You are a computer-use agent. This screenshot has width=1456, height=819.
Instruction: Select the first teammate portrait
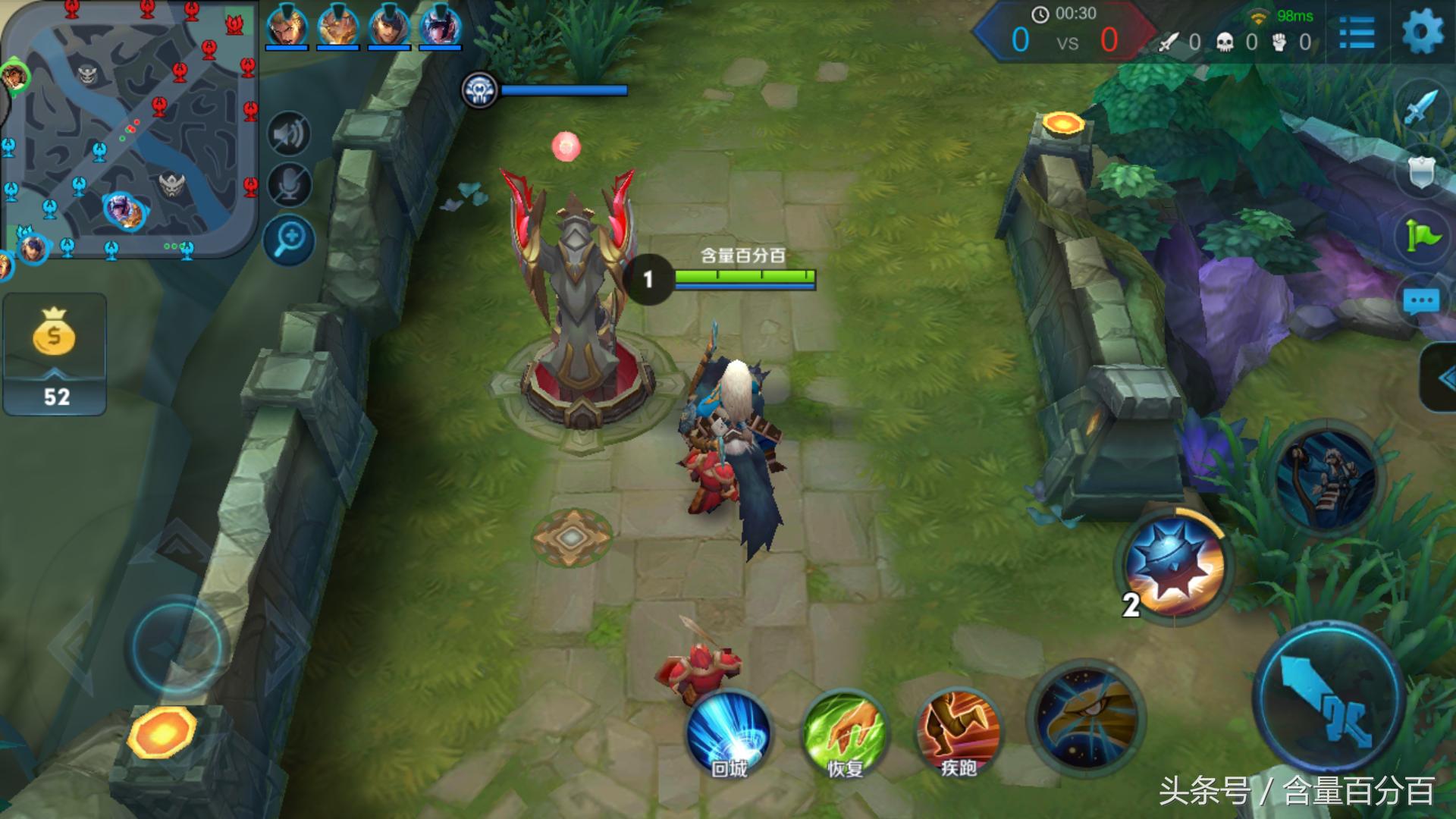(287, 27)
